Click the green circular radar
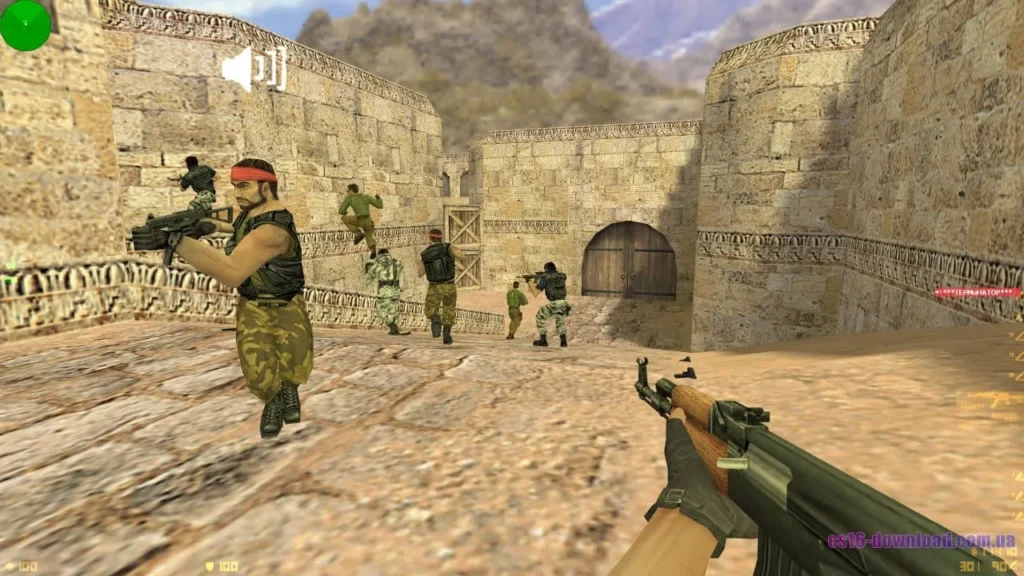Image resolution: width=1024 pixels, height=576 pixels. pyautogui.click(x=25, y=25)
